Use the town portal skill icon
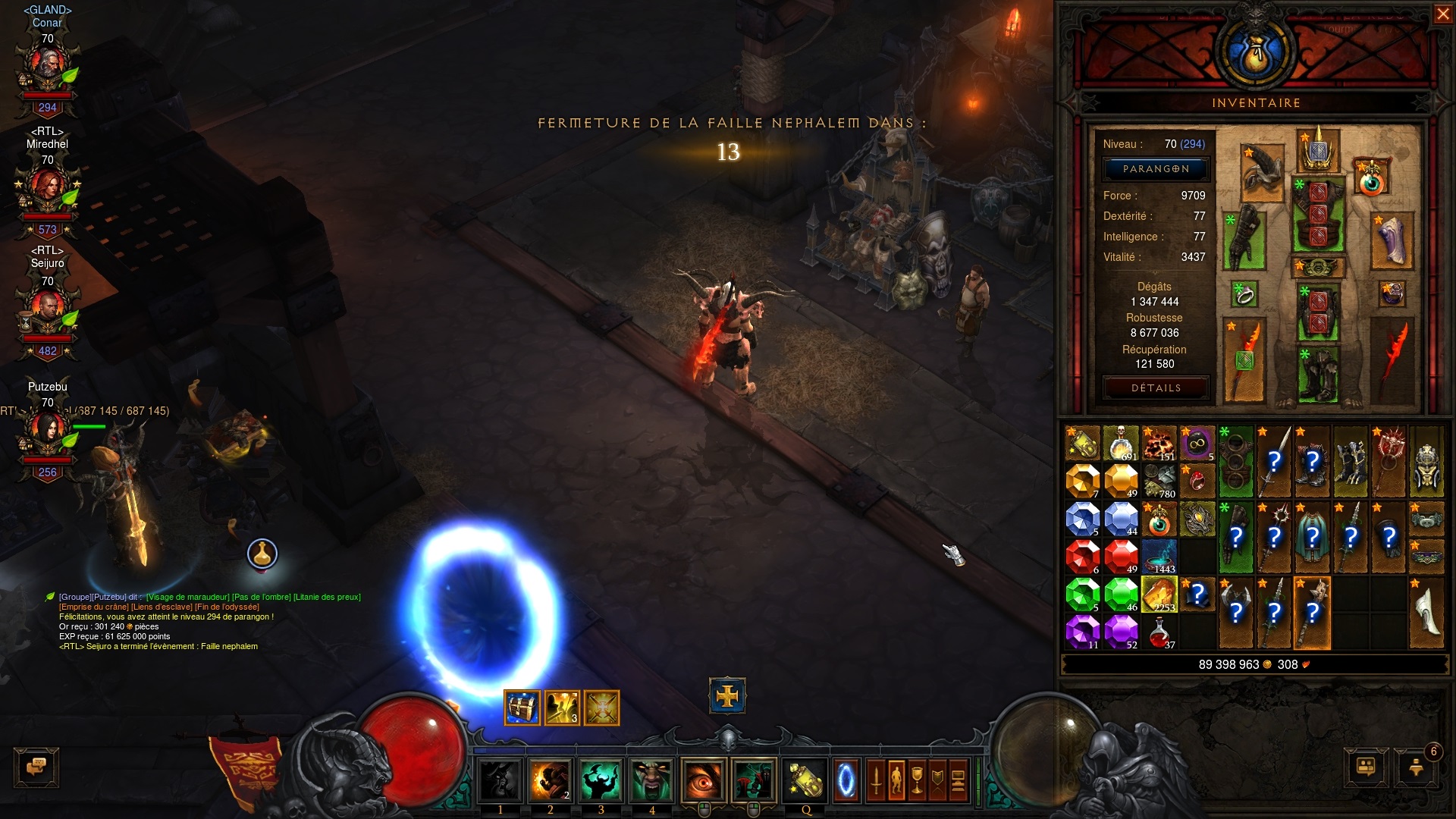The image size is (1456, 819). (846, 780)
